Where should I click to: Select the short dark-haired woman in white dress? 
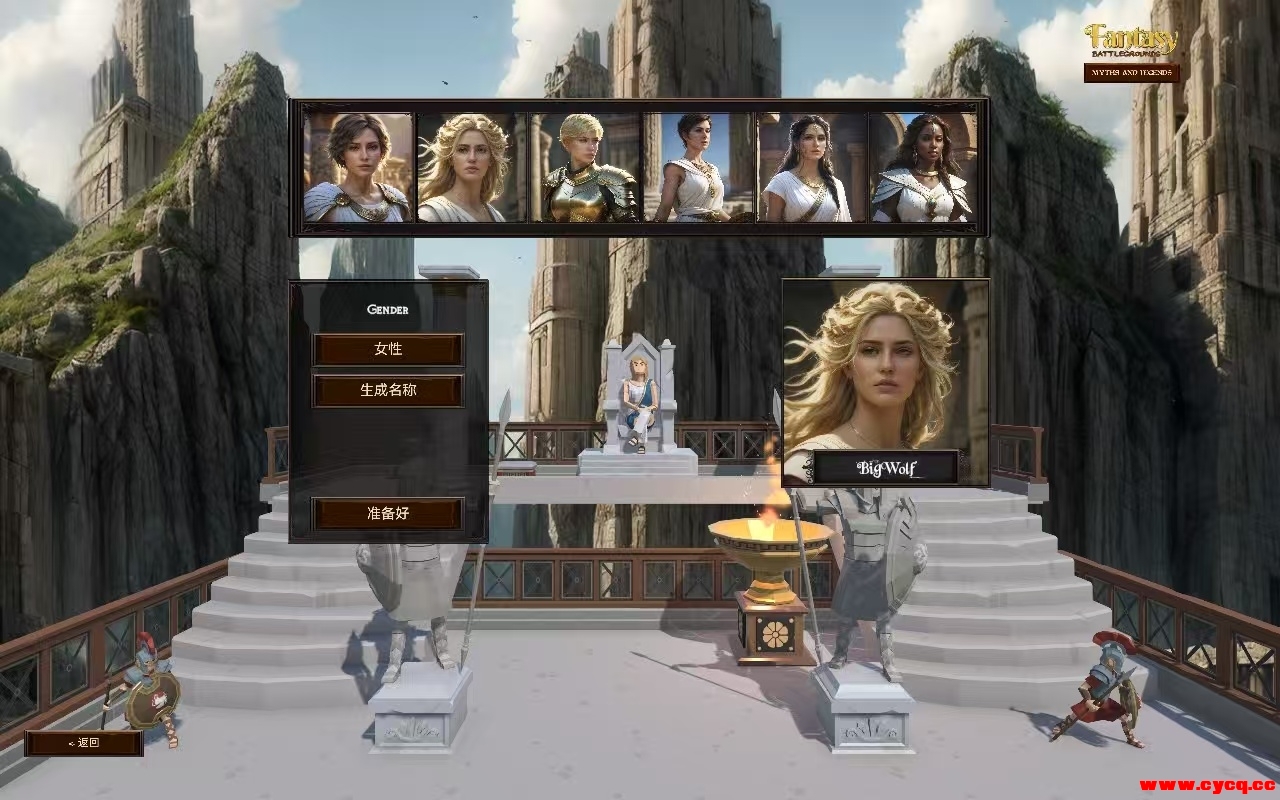(x=698, y=167)
